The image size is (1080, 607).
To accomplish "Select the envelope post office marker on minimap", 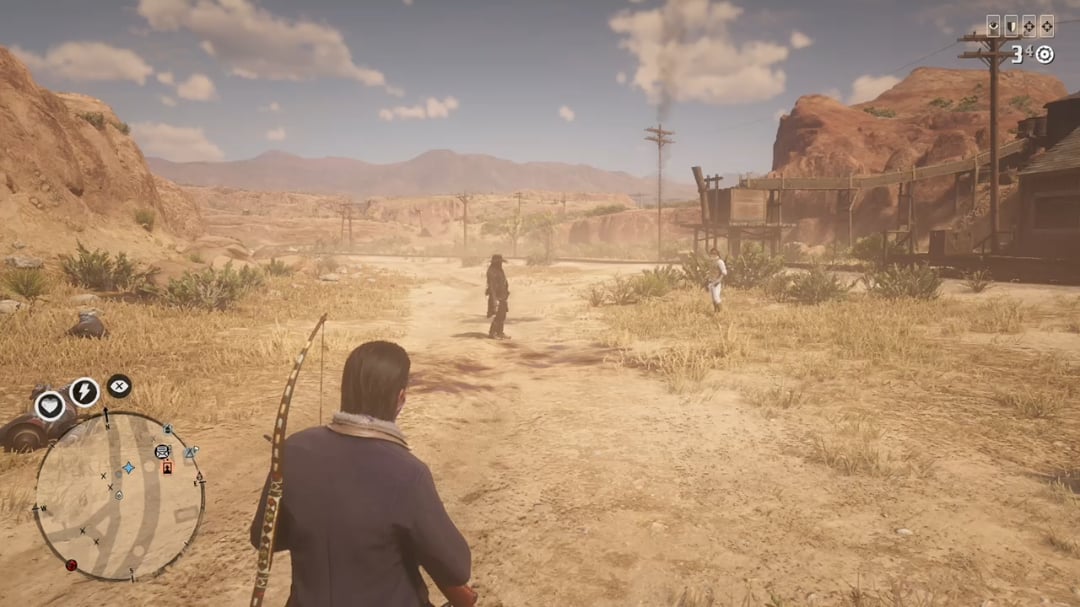I will pos(162,451).
